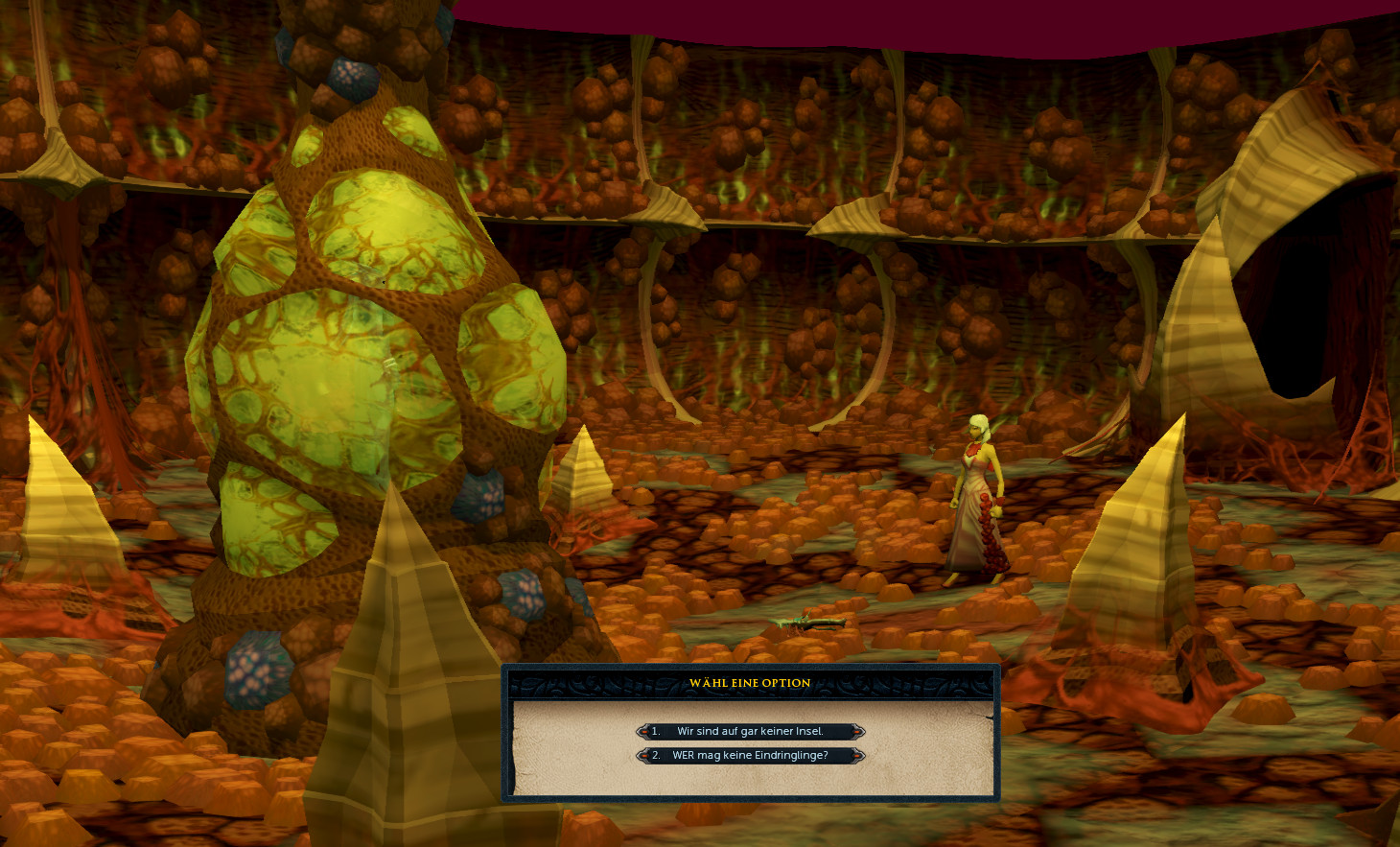The image size is (1400, 847).
Task: Select option "WER mag keine Eindringlinge?"
Action: [750, 755]
